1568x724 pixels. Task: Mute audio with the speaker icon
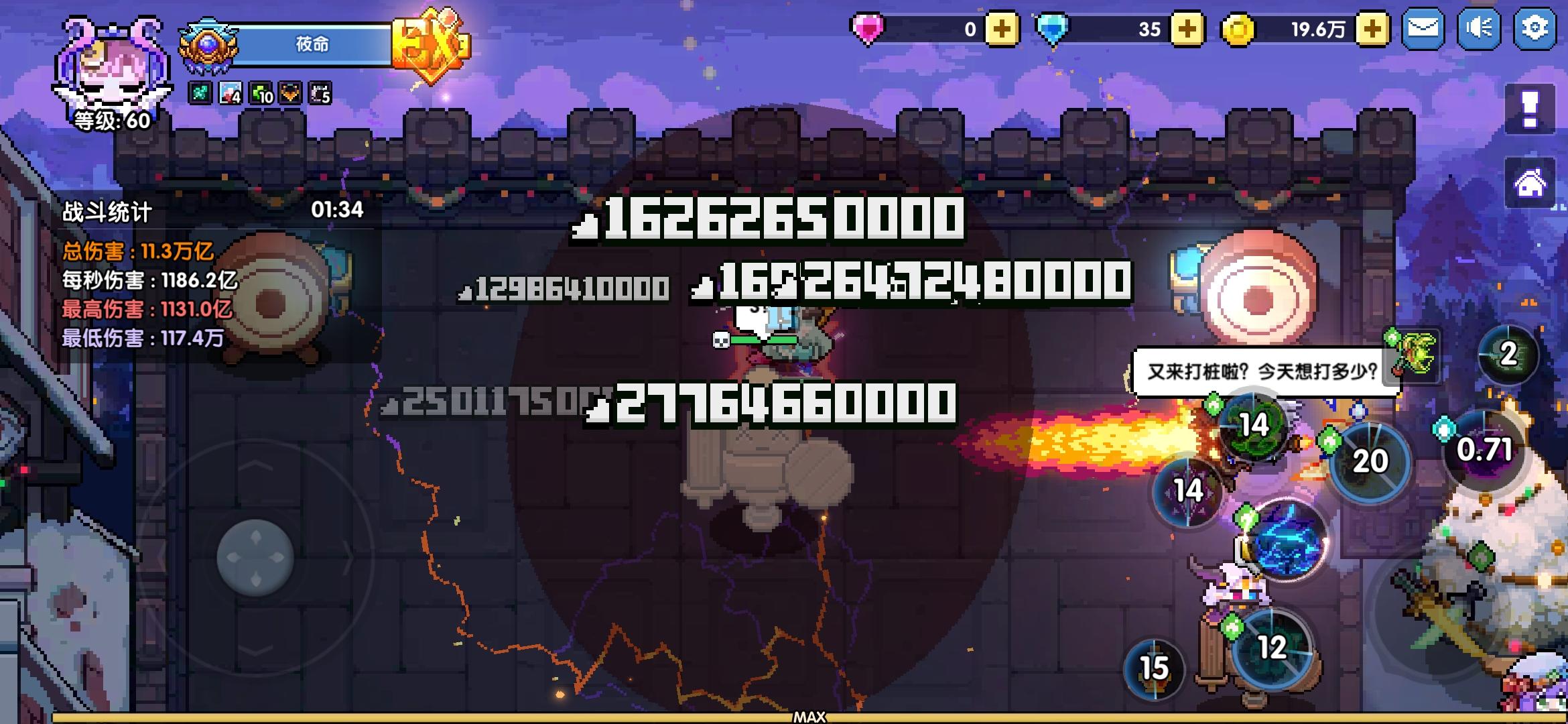click(x=1478, y=29)
